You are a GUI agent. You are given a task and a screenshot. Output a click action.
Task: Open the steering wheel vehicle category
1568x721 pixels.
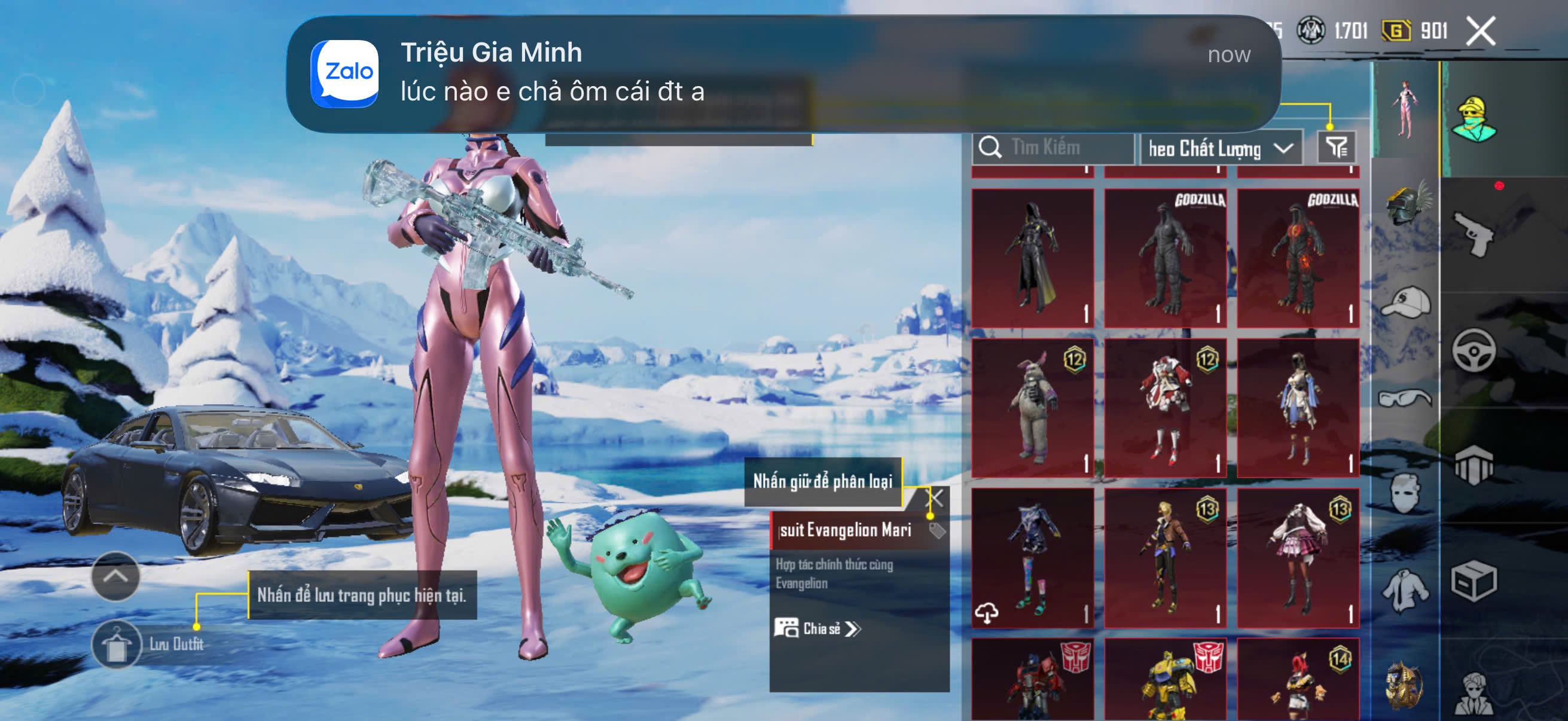[1473, 350]
